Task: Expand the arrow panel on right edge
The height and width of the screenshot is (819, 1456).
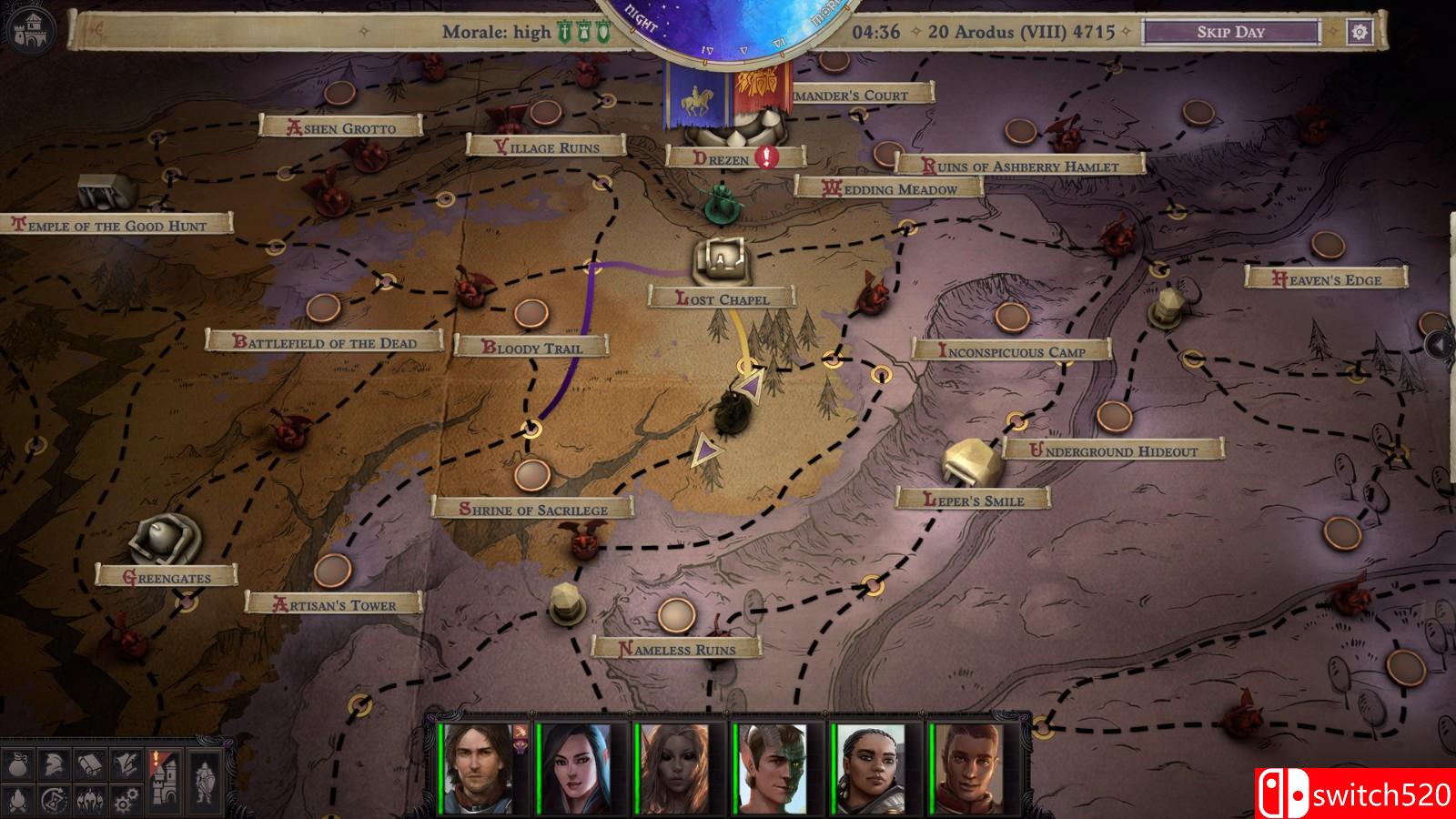Action: pyautogui.click(x=1438, y=344)
